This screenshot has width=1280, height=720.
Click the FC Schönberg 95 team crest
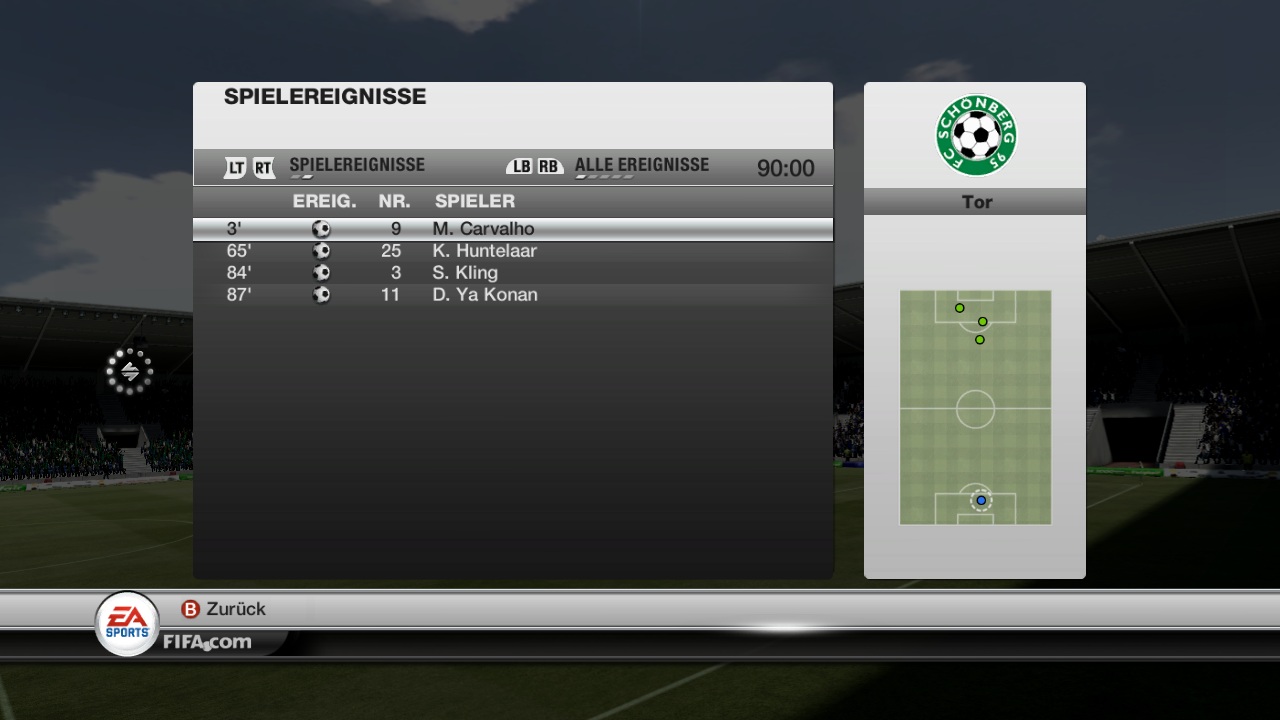tap(975, 135)
